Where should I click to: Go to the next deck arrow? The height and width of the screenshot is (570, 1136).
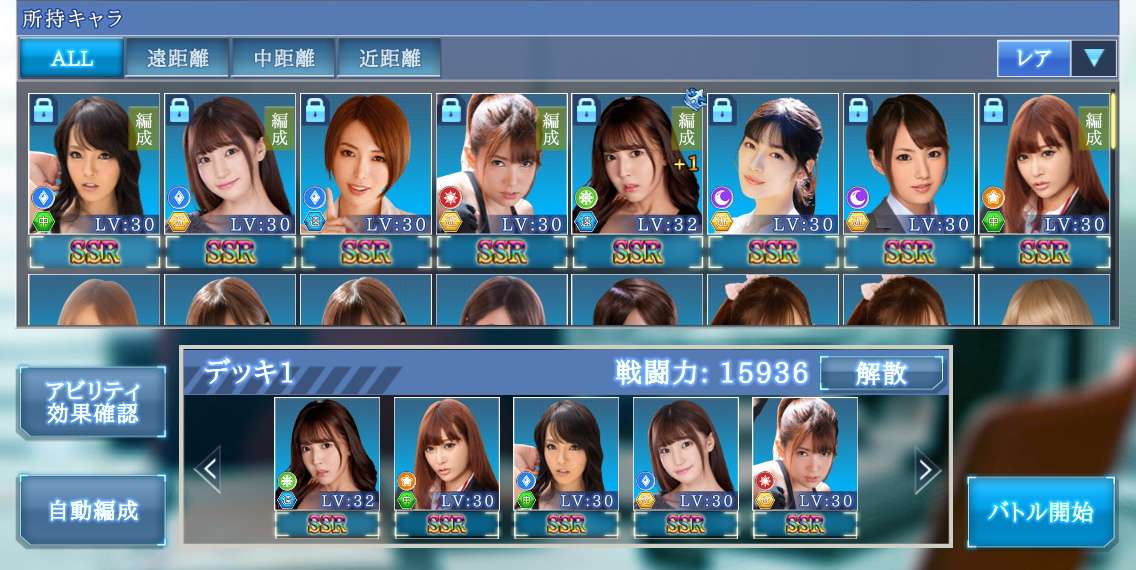(x=928, y=470)
